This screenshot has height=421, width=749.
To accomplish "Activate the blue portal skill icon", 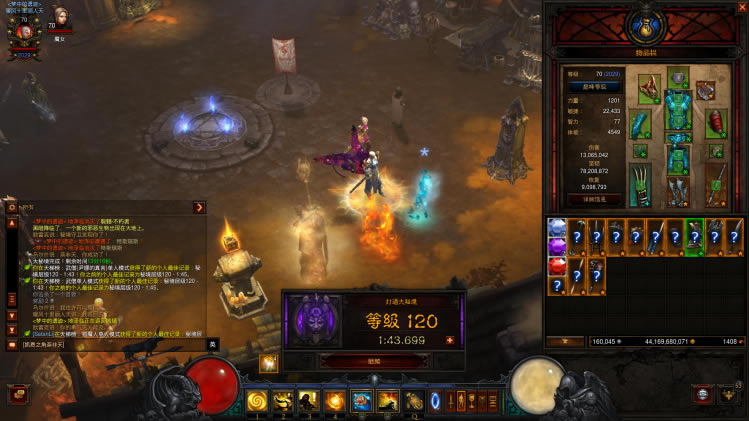I will [435, 402].
